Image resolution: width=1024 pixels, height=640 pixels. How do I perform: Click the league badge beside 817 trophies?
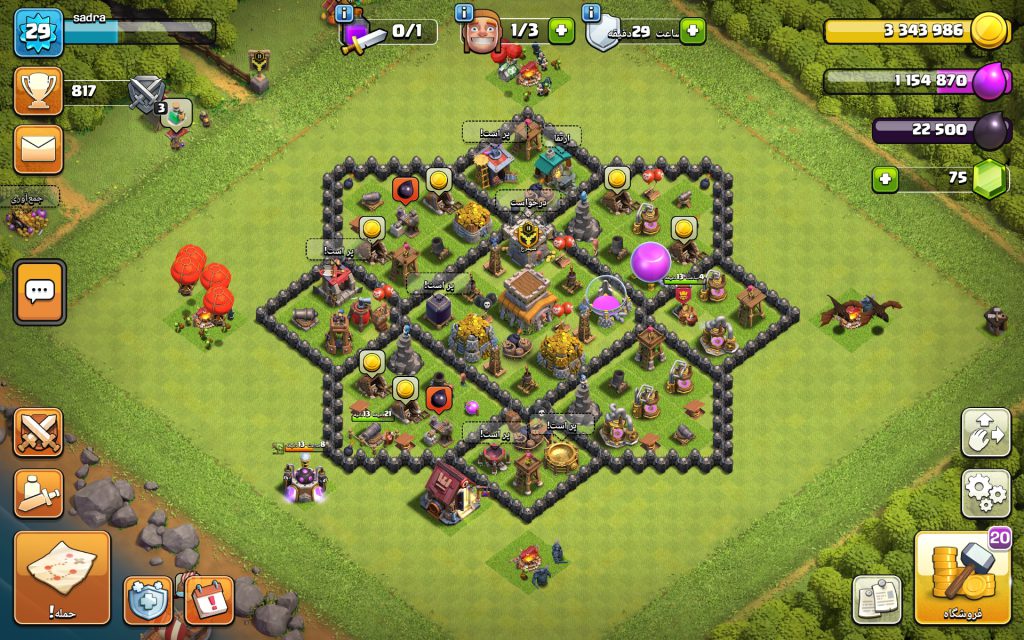(145, 93)
